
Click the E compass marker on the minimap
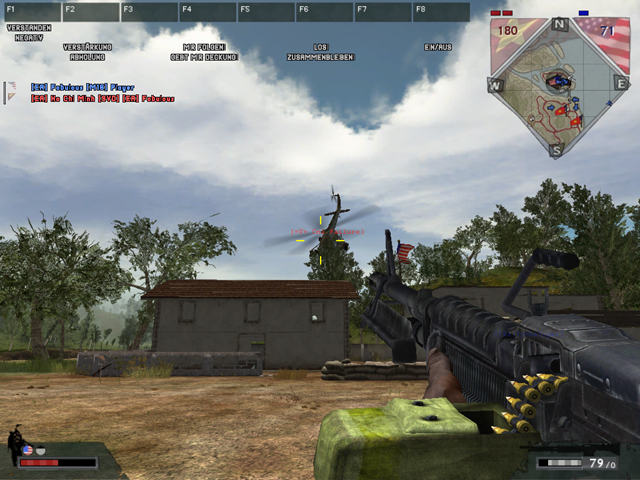click(x=620, y=86)
